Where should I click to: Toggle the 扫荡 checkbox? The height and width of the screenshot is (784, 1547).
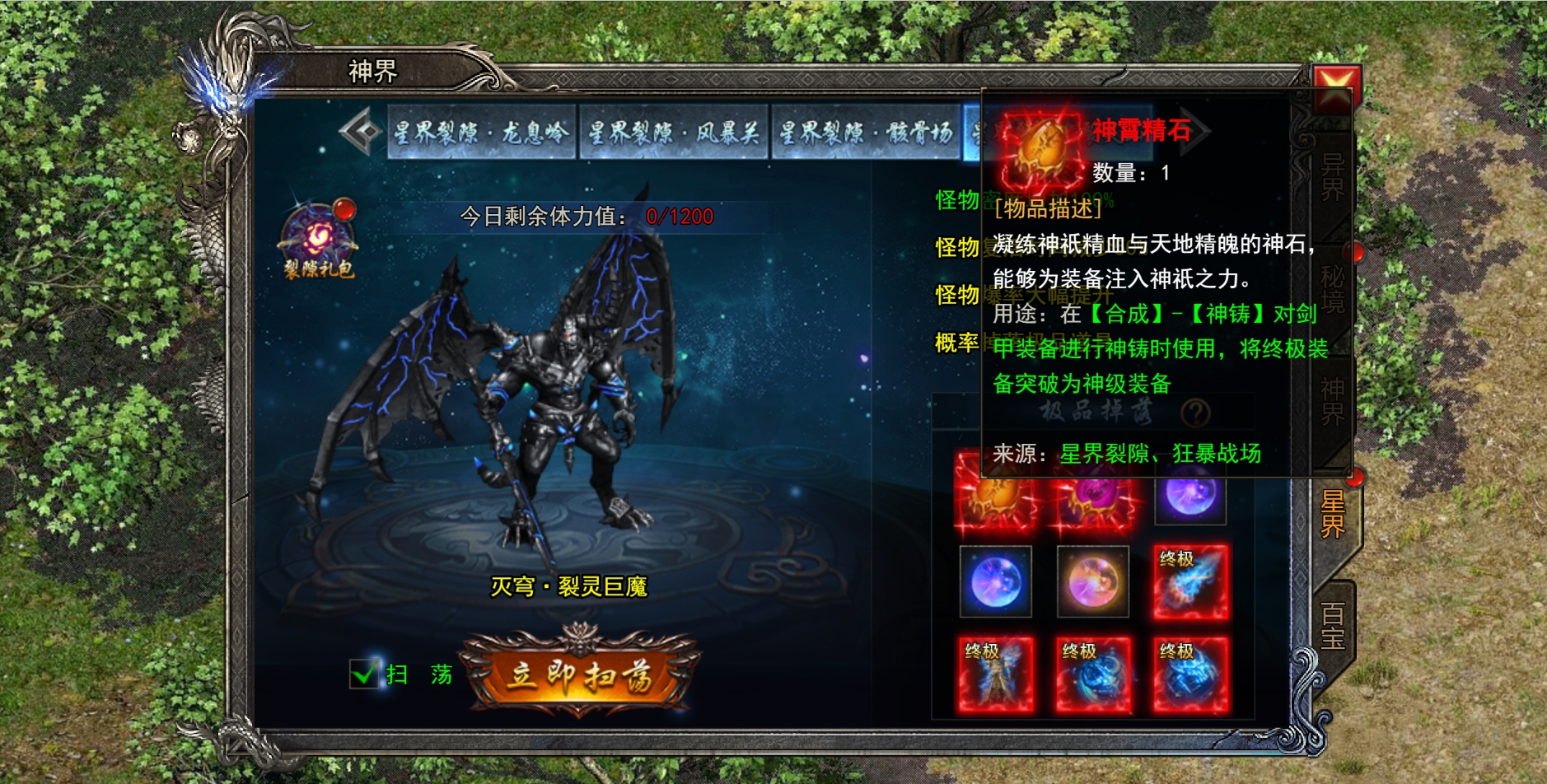(363, 674)
